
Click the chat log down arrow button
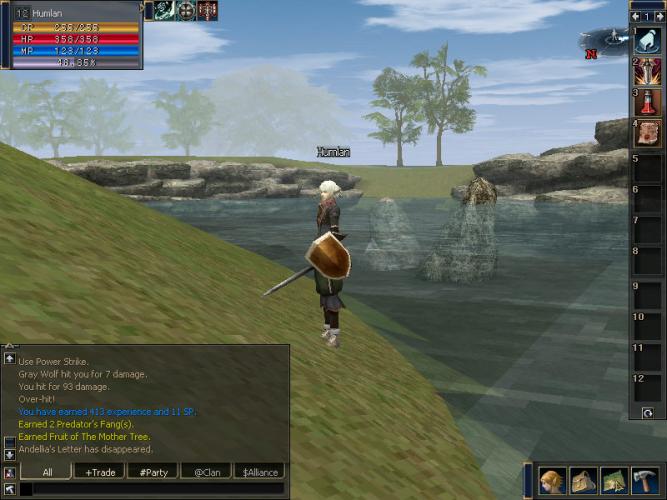pyautogui.click(x=9, y=453)
